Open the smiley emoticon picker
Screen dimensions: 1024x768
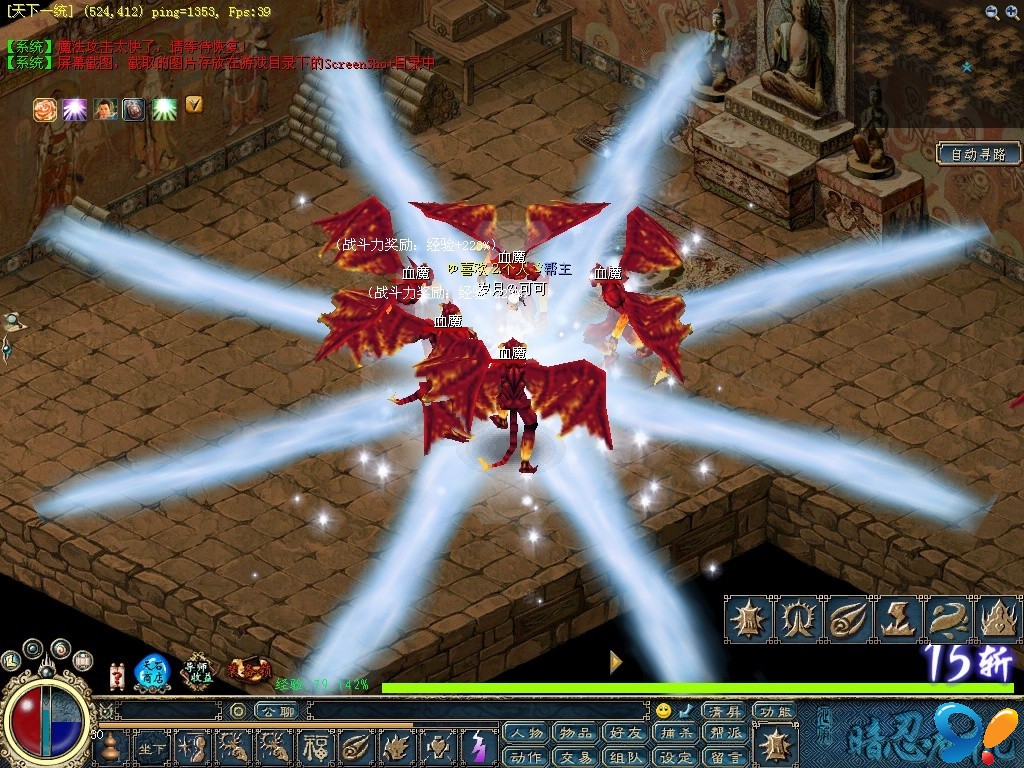pos(664,711)
